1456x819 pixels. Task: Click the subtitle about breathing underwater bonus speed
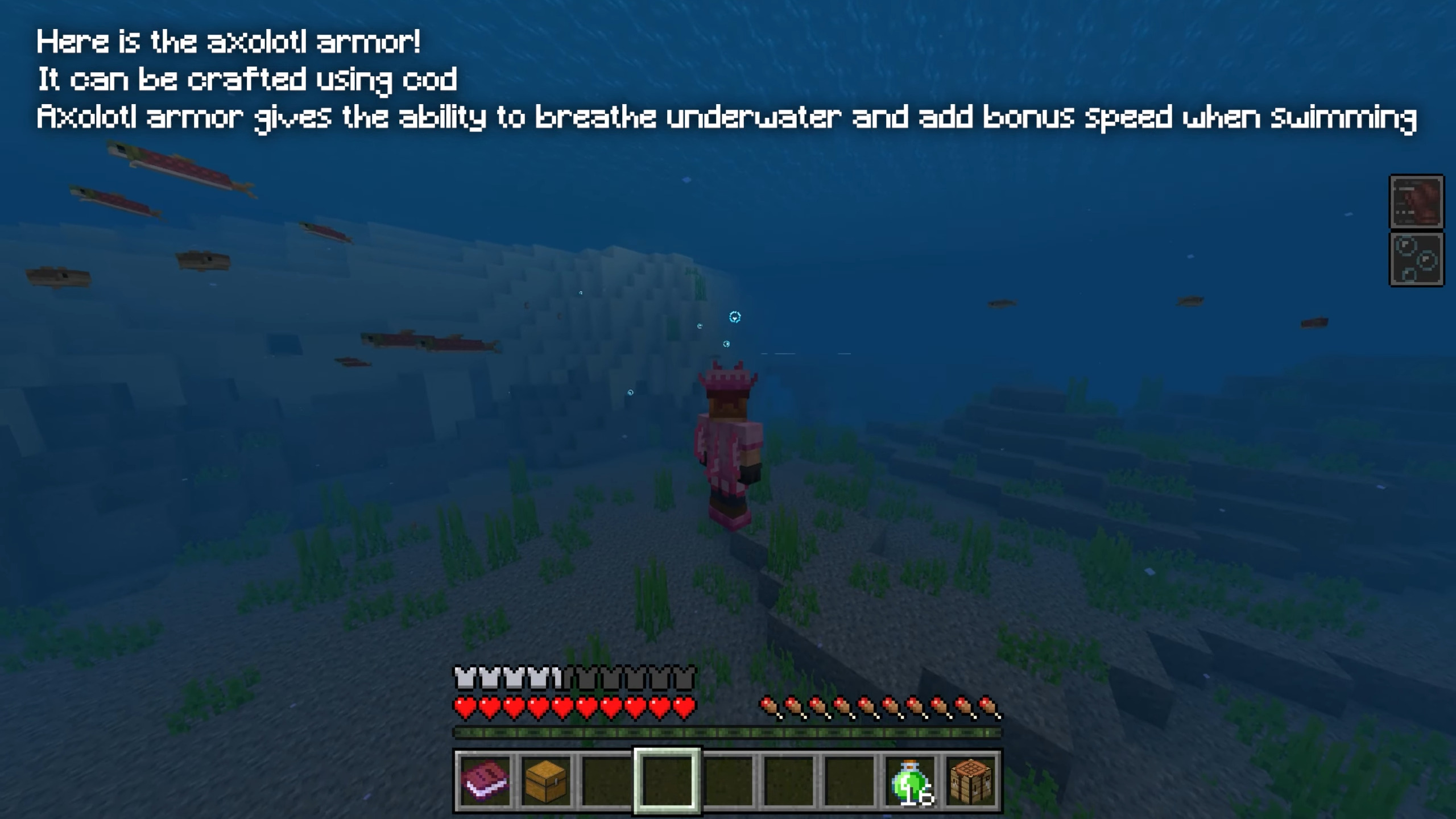[725, 118]
